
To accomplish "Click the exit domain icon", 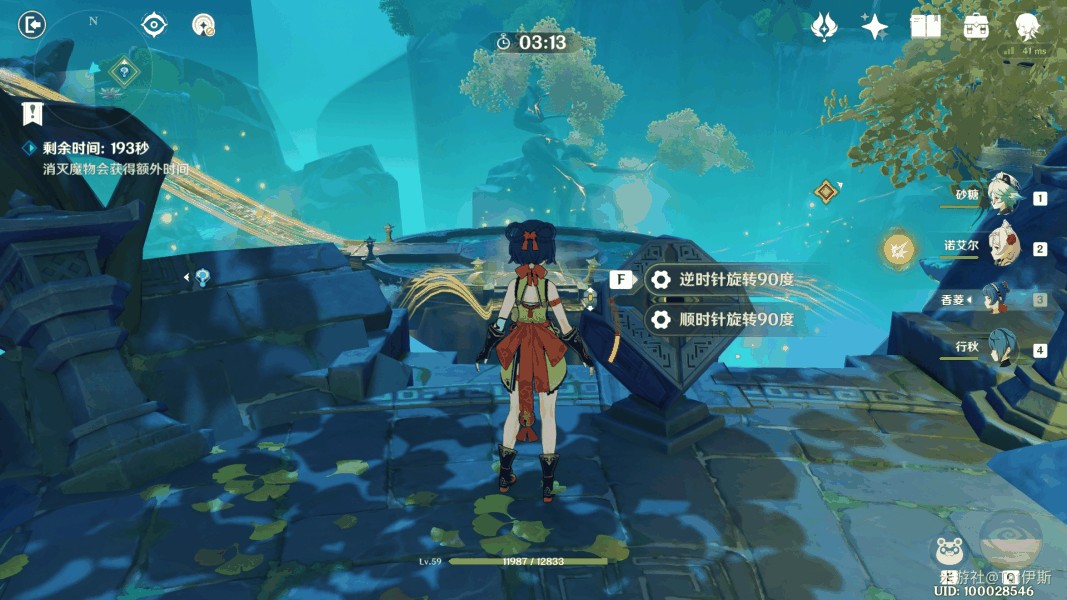I will point(32,24).
